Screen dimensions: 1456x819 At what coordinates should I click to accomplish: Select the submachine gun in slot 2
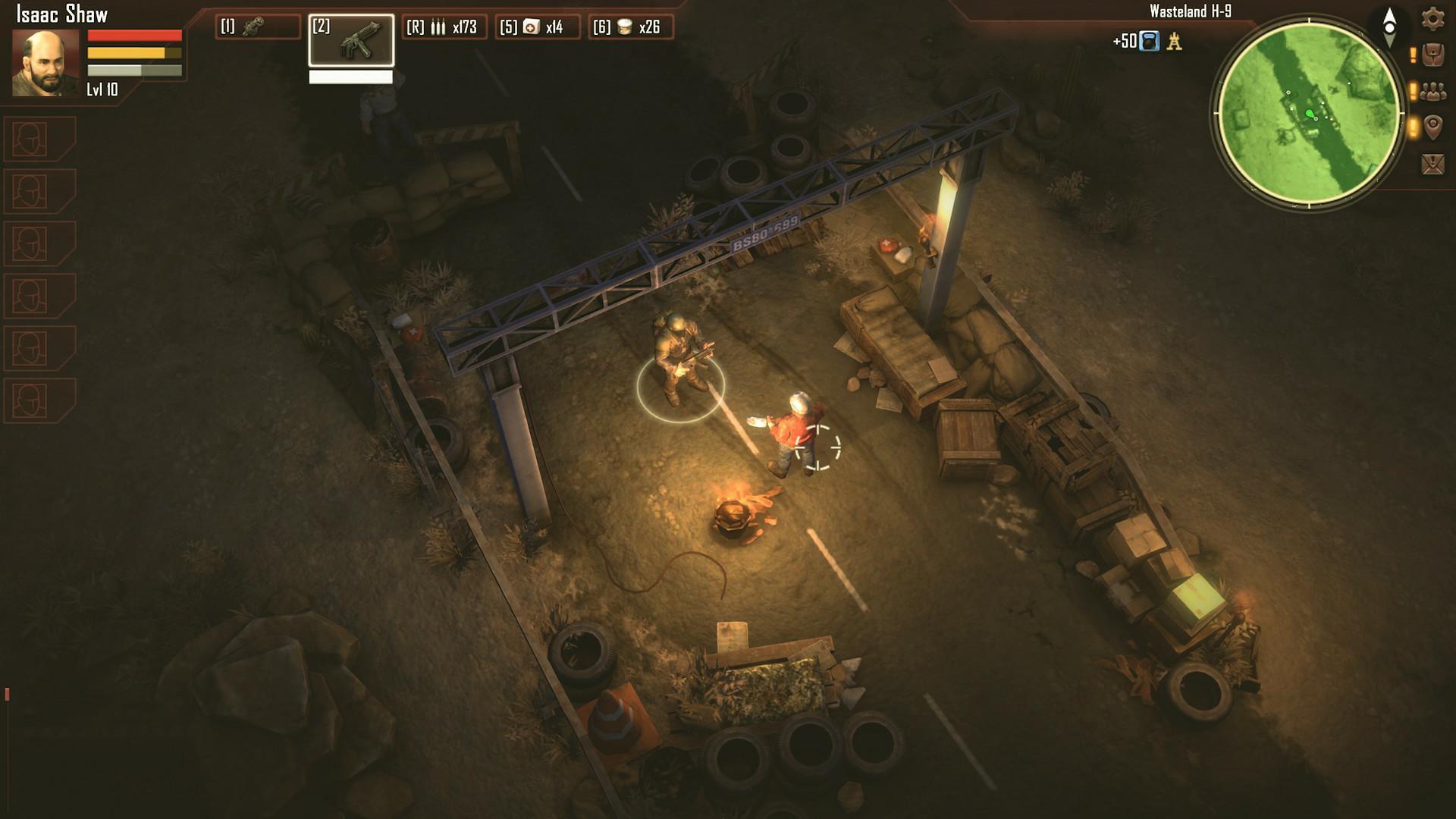(x=351, y=40)
